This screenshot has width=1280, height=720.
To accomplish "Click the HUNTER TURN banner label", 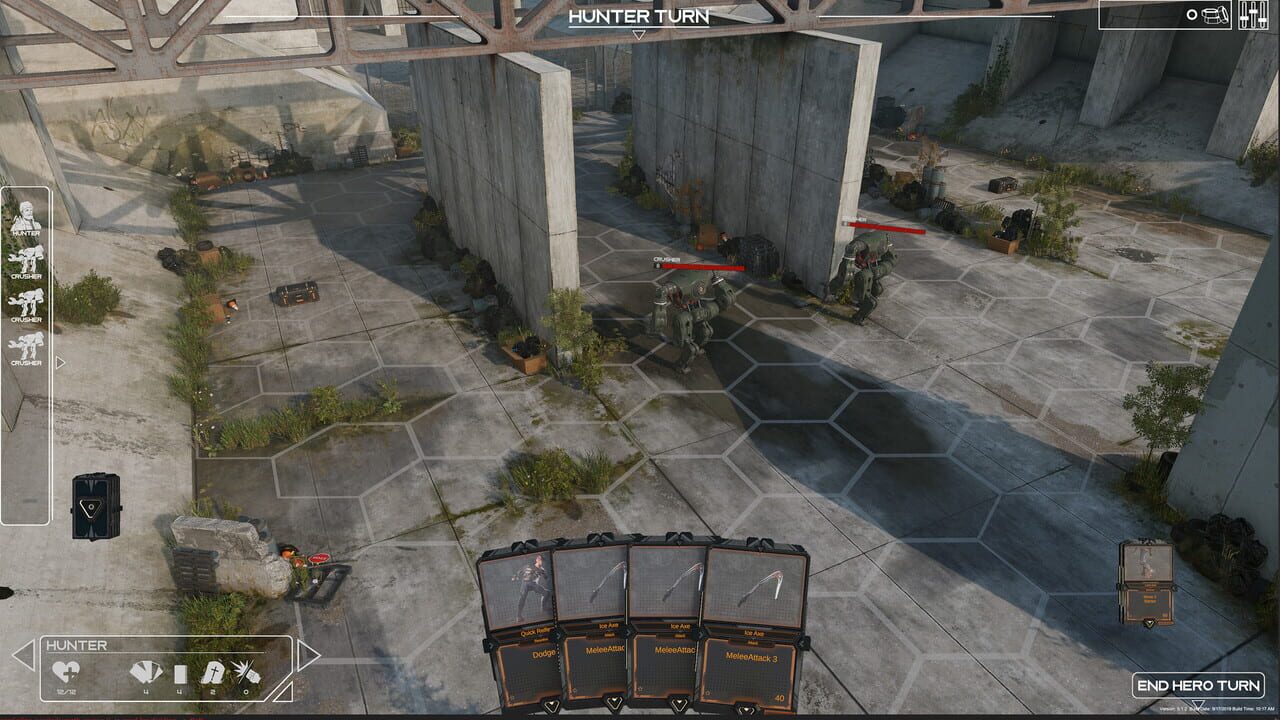I will (x=639, y=16).
